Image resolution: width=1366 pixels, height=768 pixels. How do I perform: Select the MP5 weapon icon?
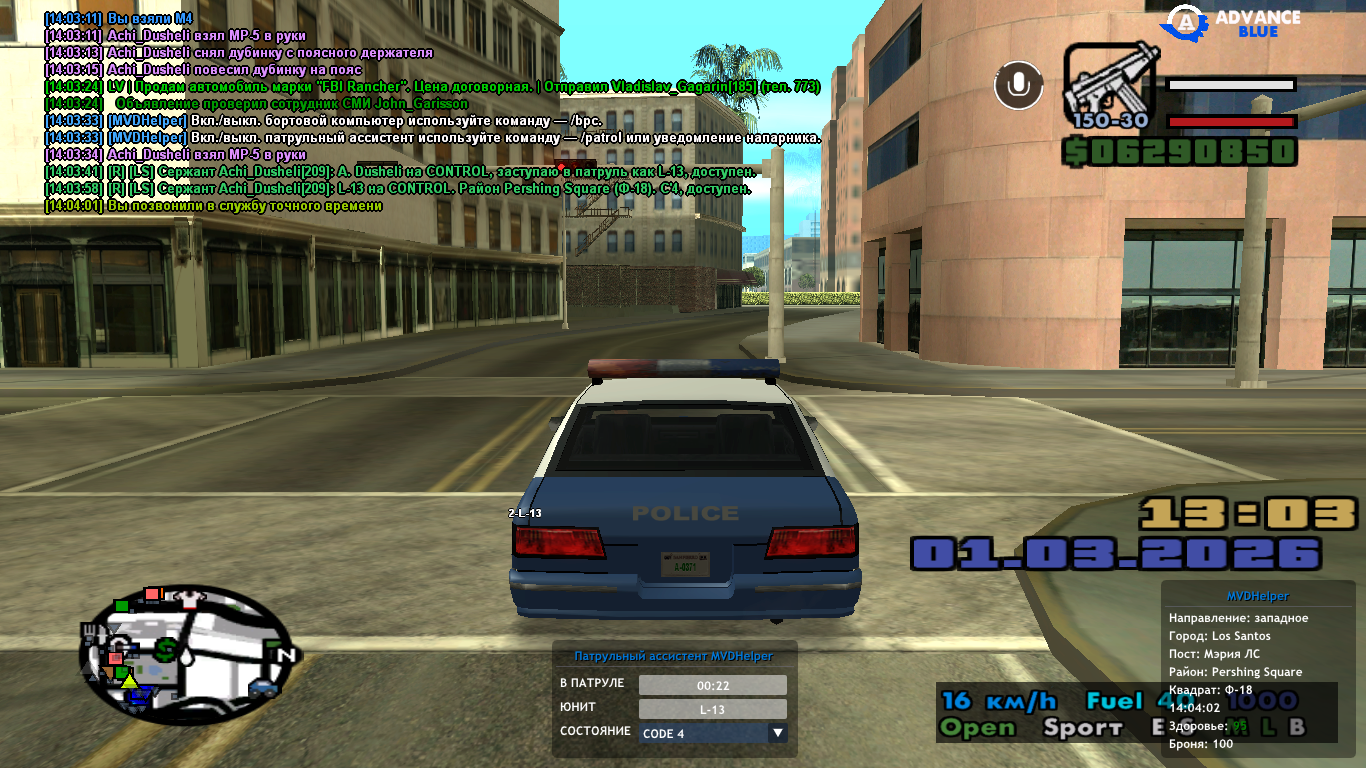coord(1111,86)
